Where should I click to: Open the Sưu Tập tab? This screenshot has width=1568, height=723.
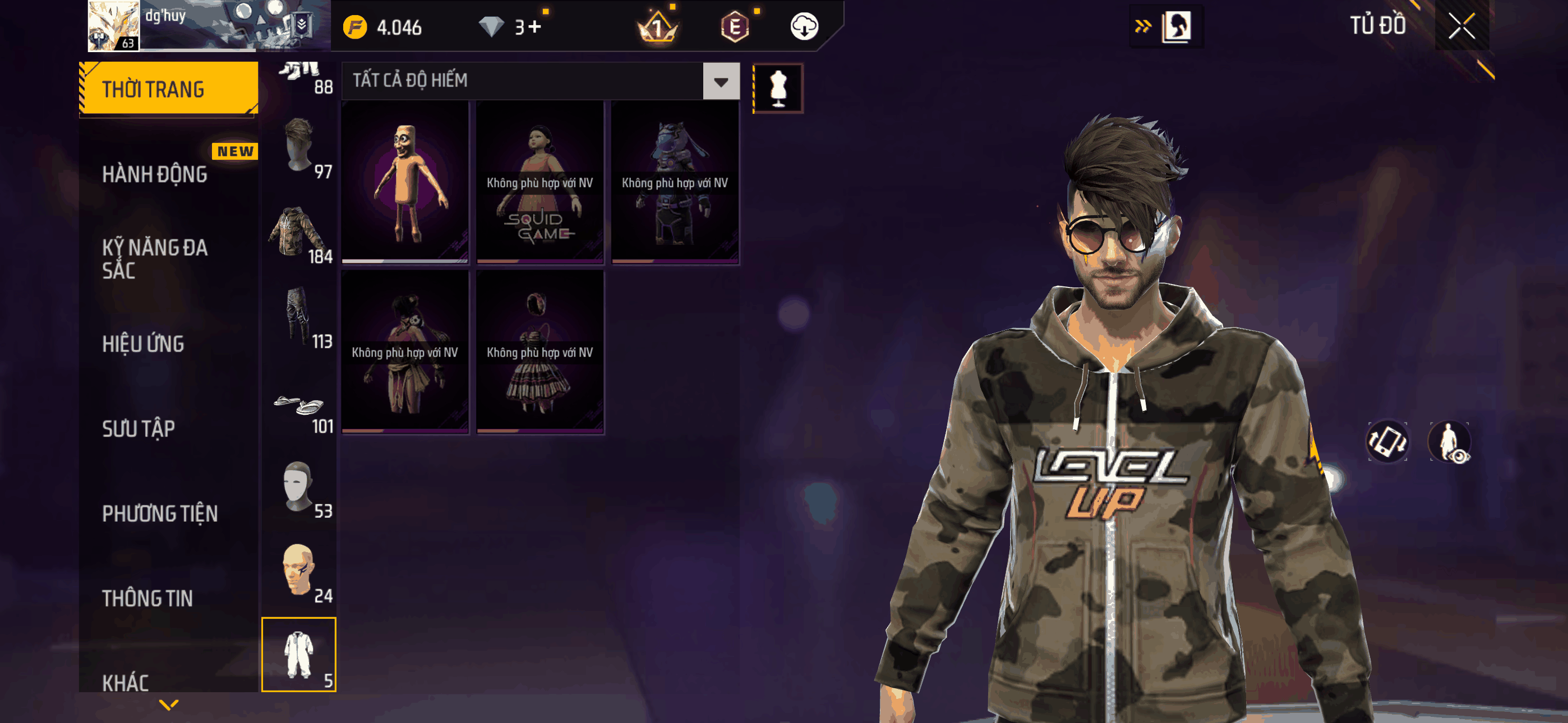click(x=139, y=428)
